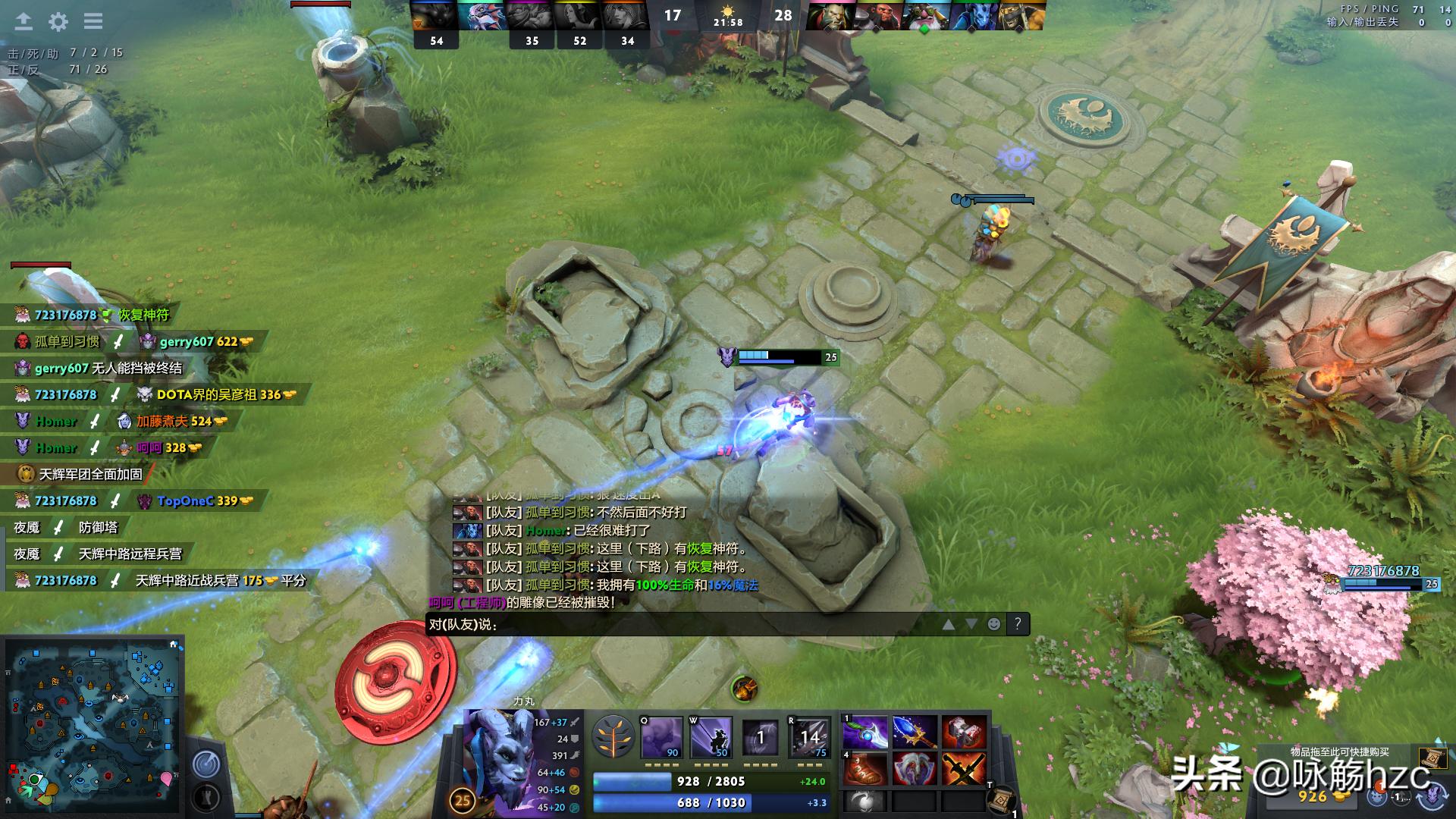Select Riki's hero portrait
This screenshot has height=819, width=1456.
click(498, 758)
